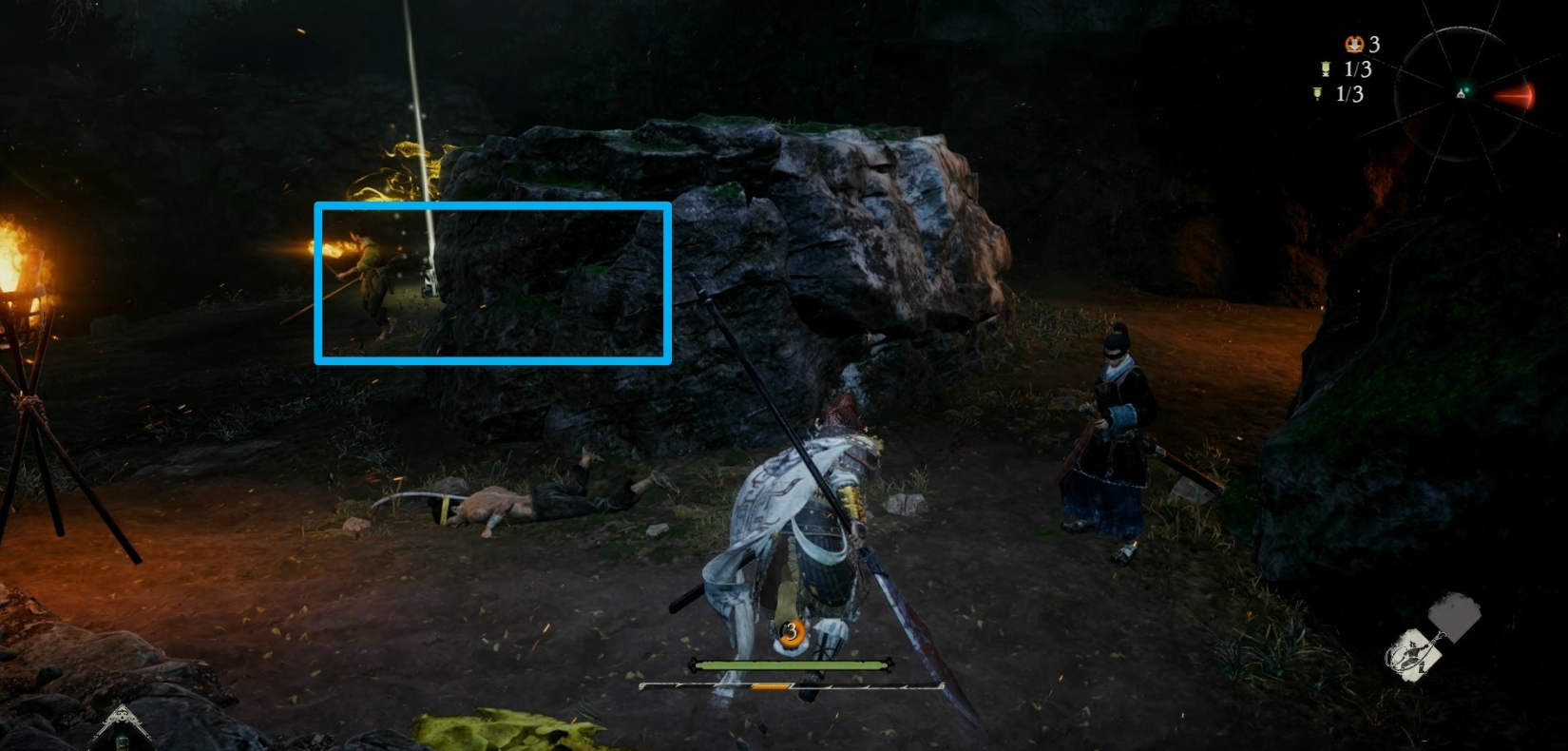Click the circular compass minimap

(x=1461, y=93)
